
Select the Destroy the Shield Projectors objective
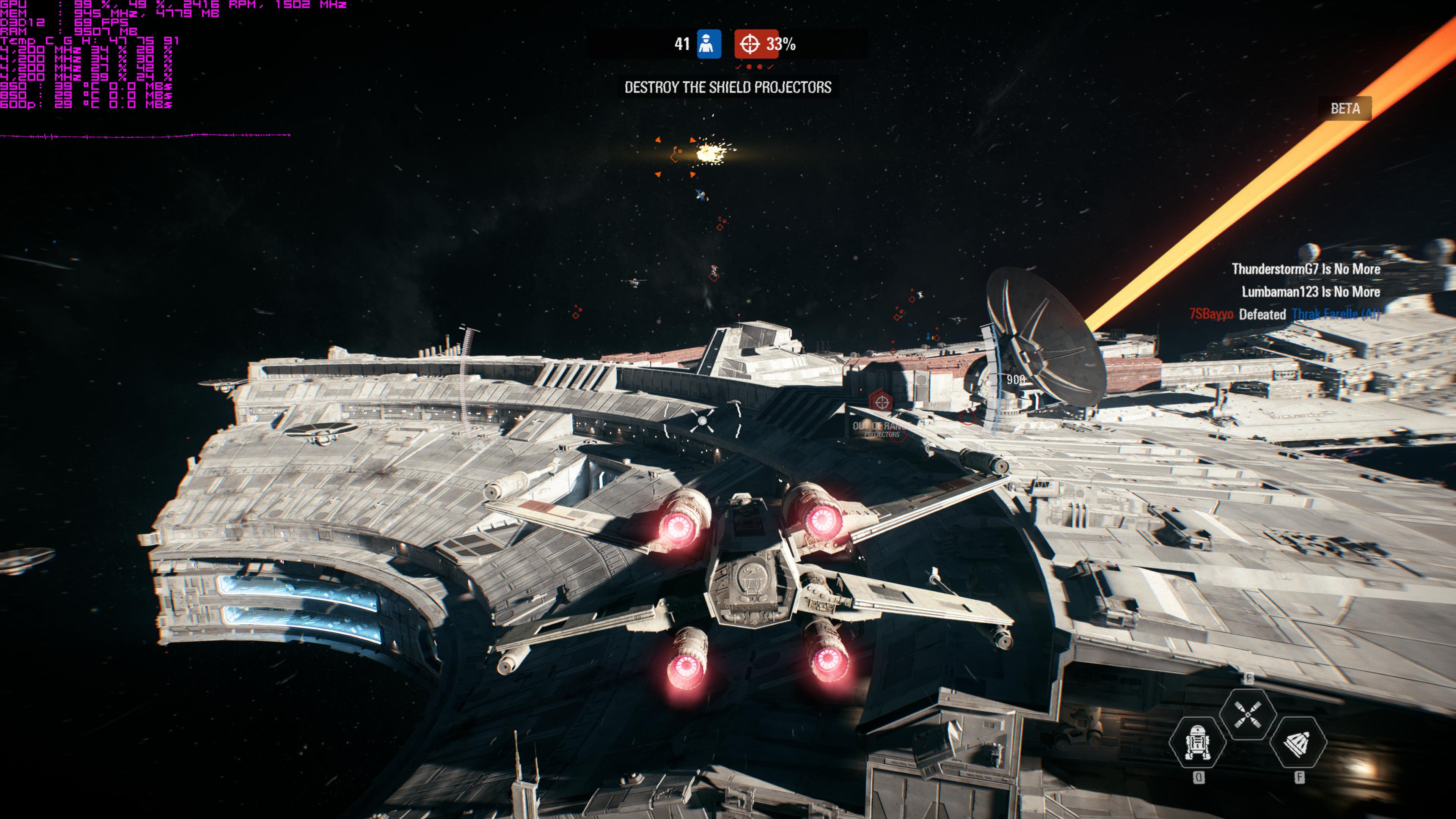coord(727,87)
